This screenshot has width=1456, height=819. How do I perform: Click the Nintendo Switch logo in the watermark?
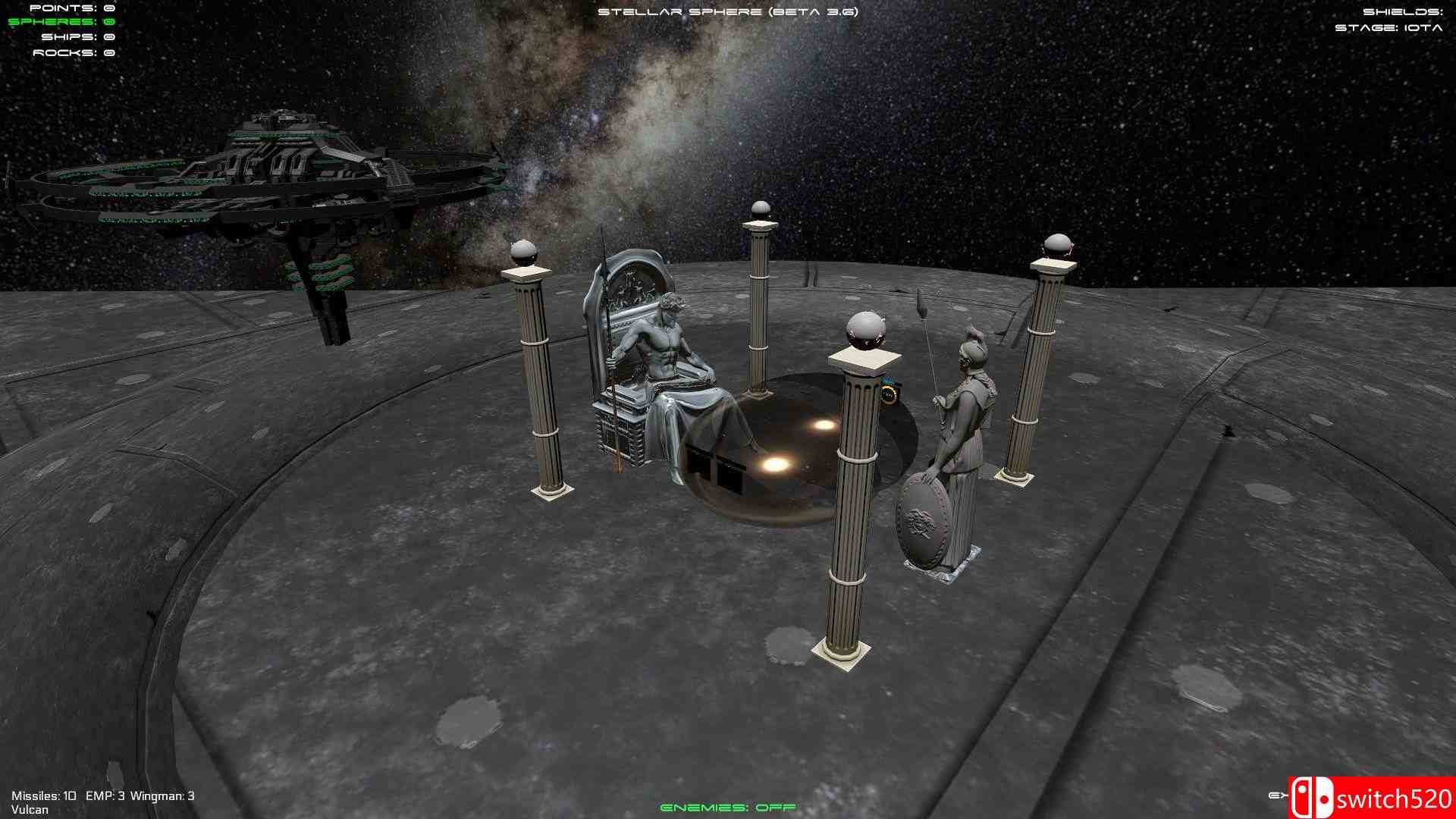(x=1313, y=798)
